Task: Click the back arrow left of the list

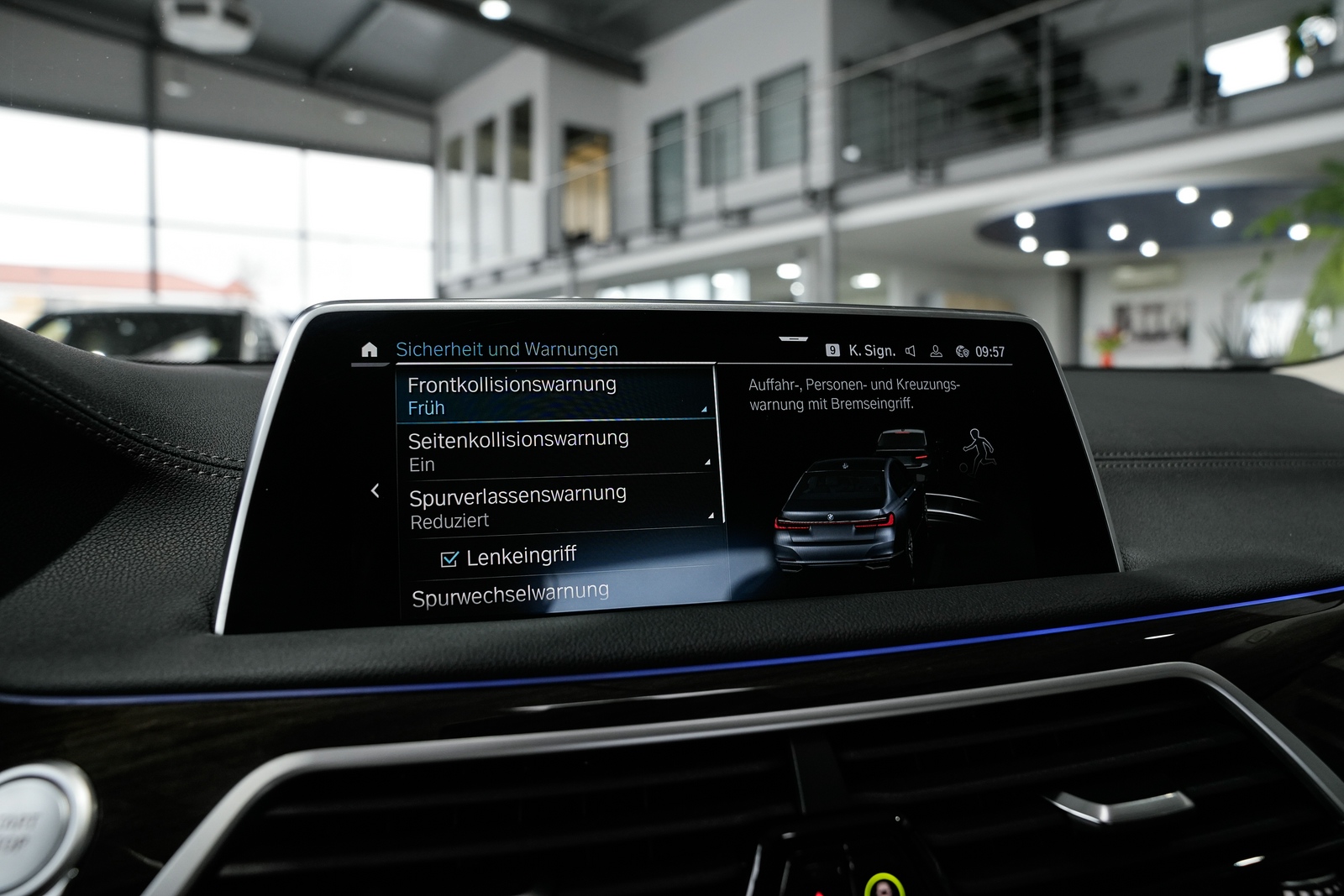Action: coord(375,490)
